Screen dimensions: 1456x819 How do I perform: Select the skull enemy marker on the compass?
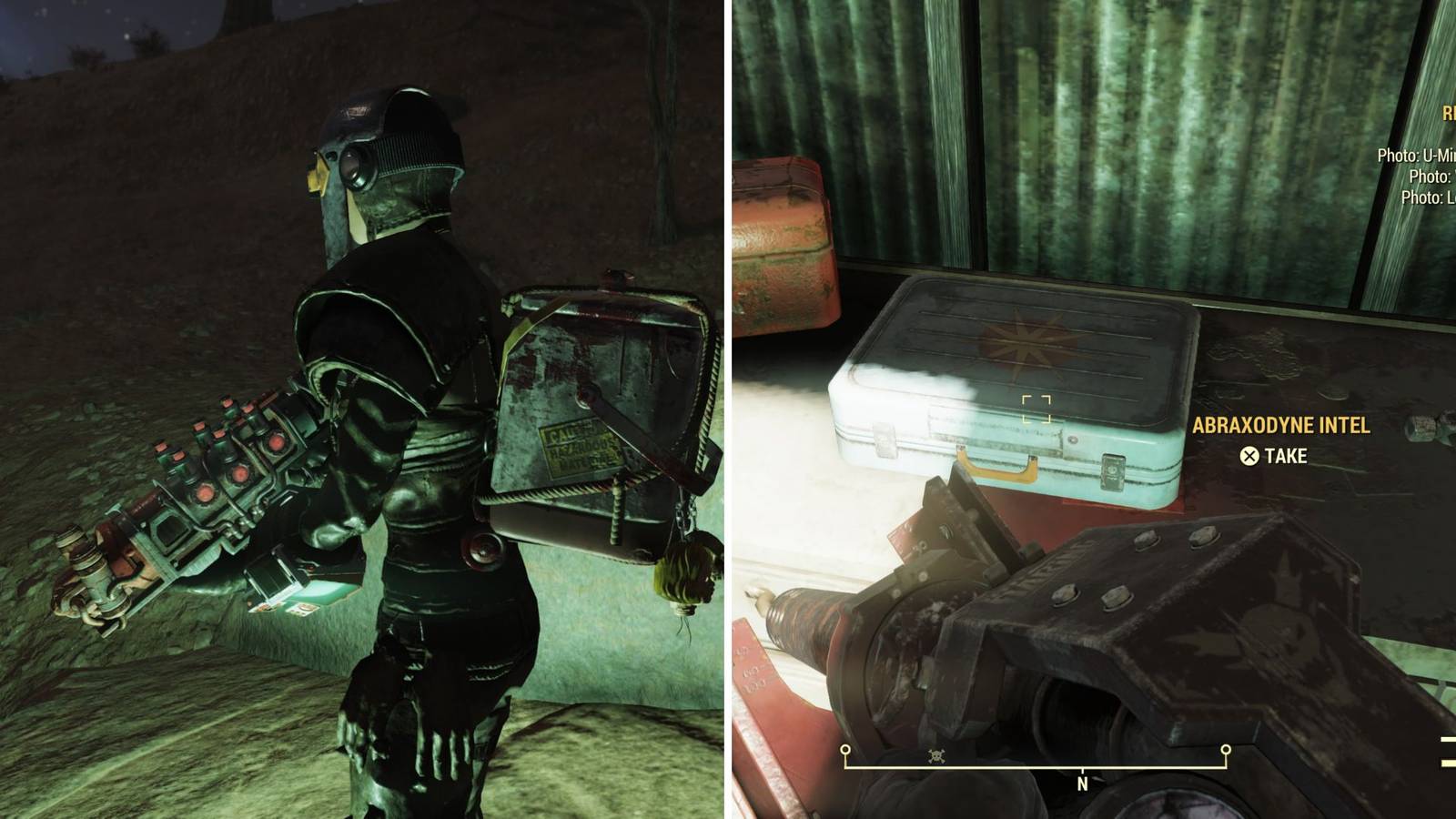pyautogui.click(x=936, y=756)
